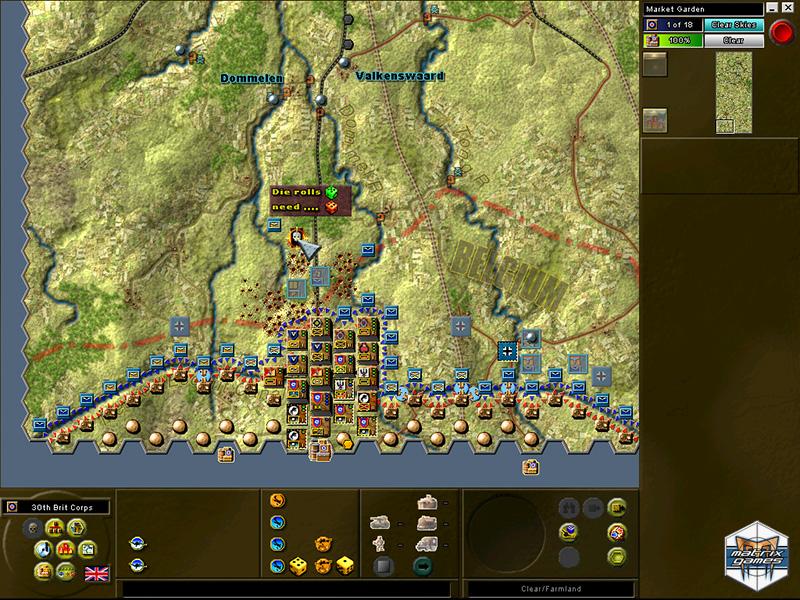Click the red end turn button
800x600 pixels.
[x=782, y=32]
